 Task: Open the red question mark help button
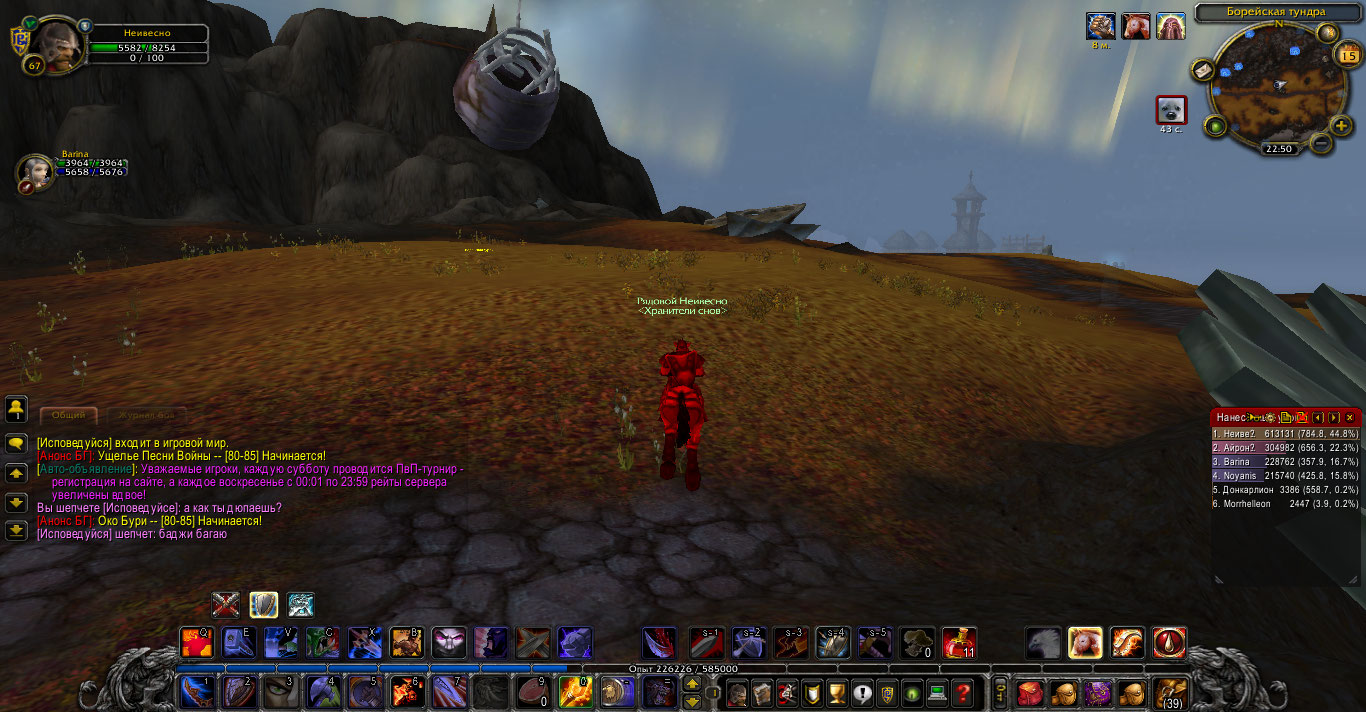click(x=962, y=692)
